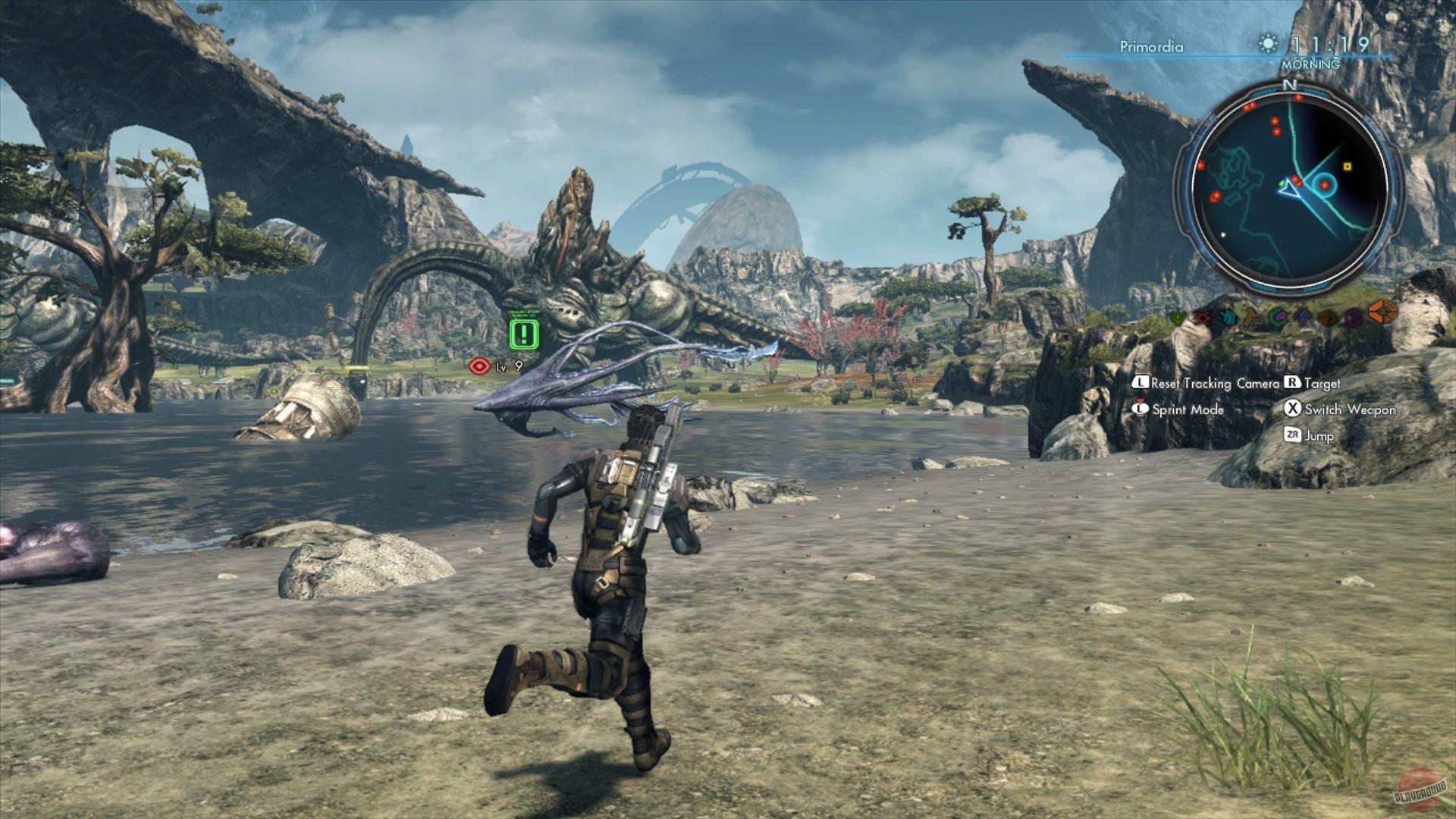Select the green segment icon in the hexagon row
The image size is (1456, 819).
[x=1178, y=318]
